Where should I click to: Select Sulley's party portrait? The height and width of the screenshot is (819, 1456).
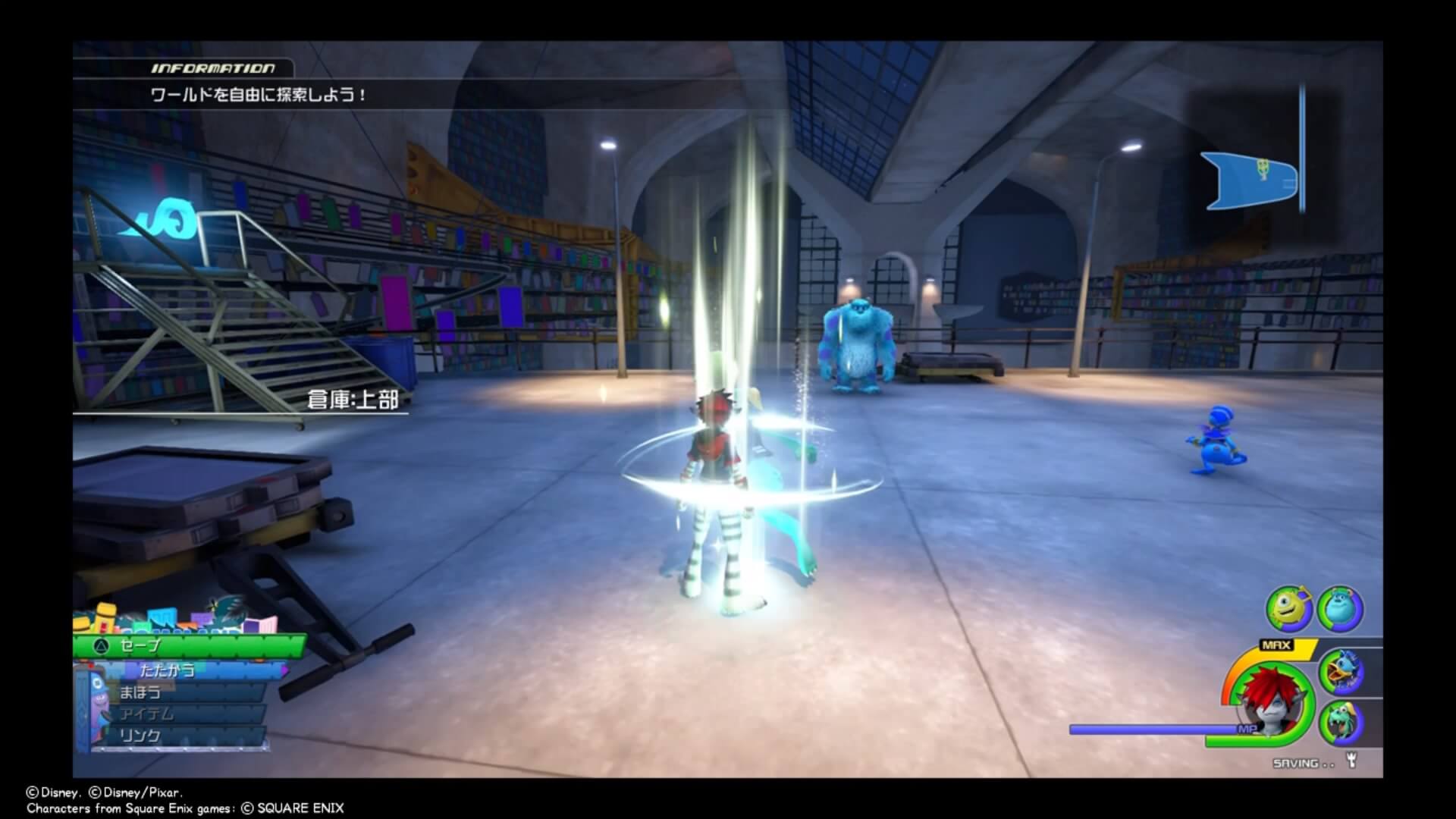click(x=1340, y=609)
